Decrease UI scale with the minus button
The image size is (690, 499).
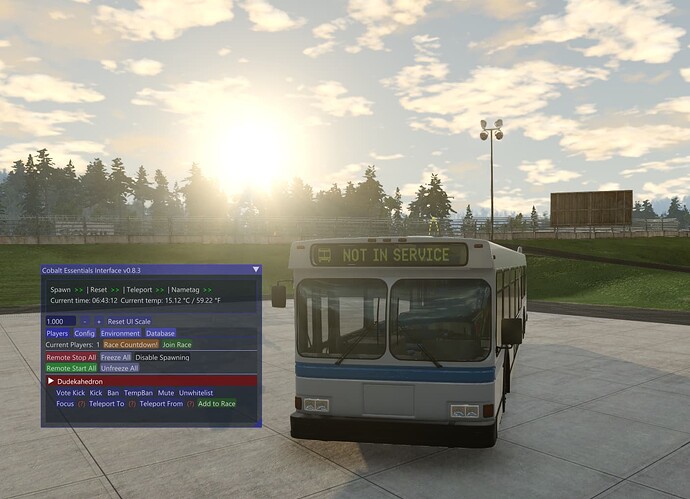(86, 320)
